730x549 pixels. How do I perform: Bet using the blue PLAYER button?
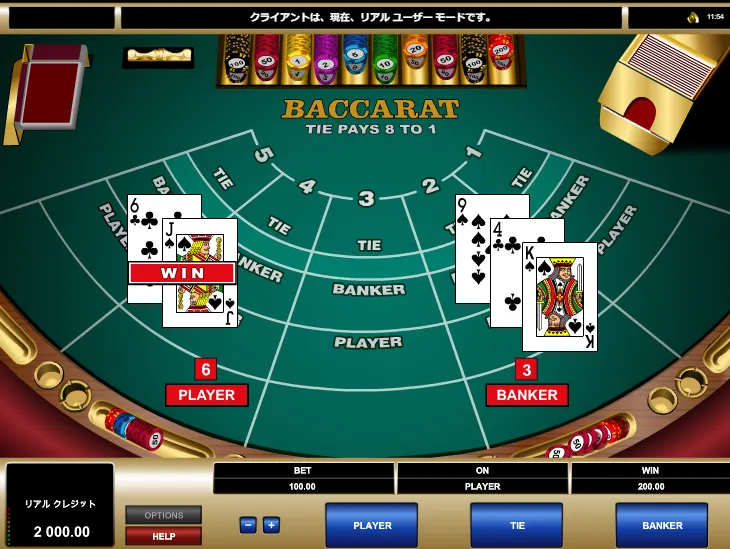coord(372,525)
